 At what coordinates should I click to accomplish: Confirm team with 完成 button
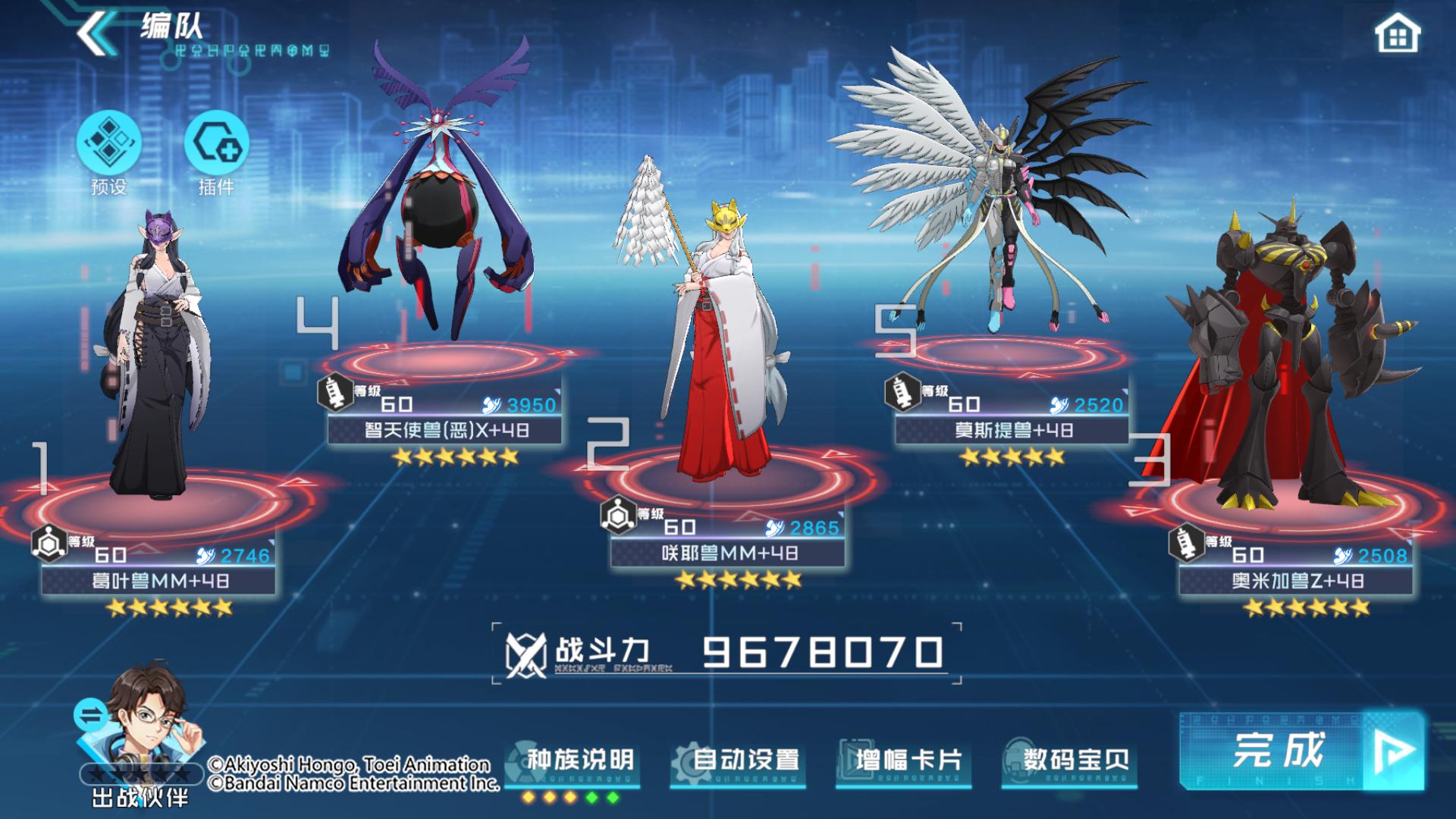(1300, 751)
